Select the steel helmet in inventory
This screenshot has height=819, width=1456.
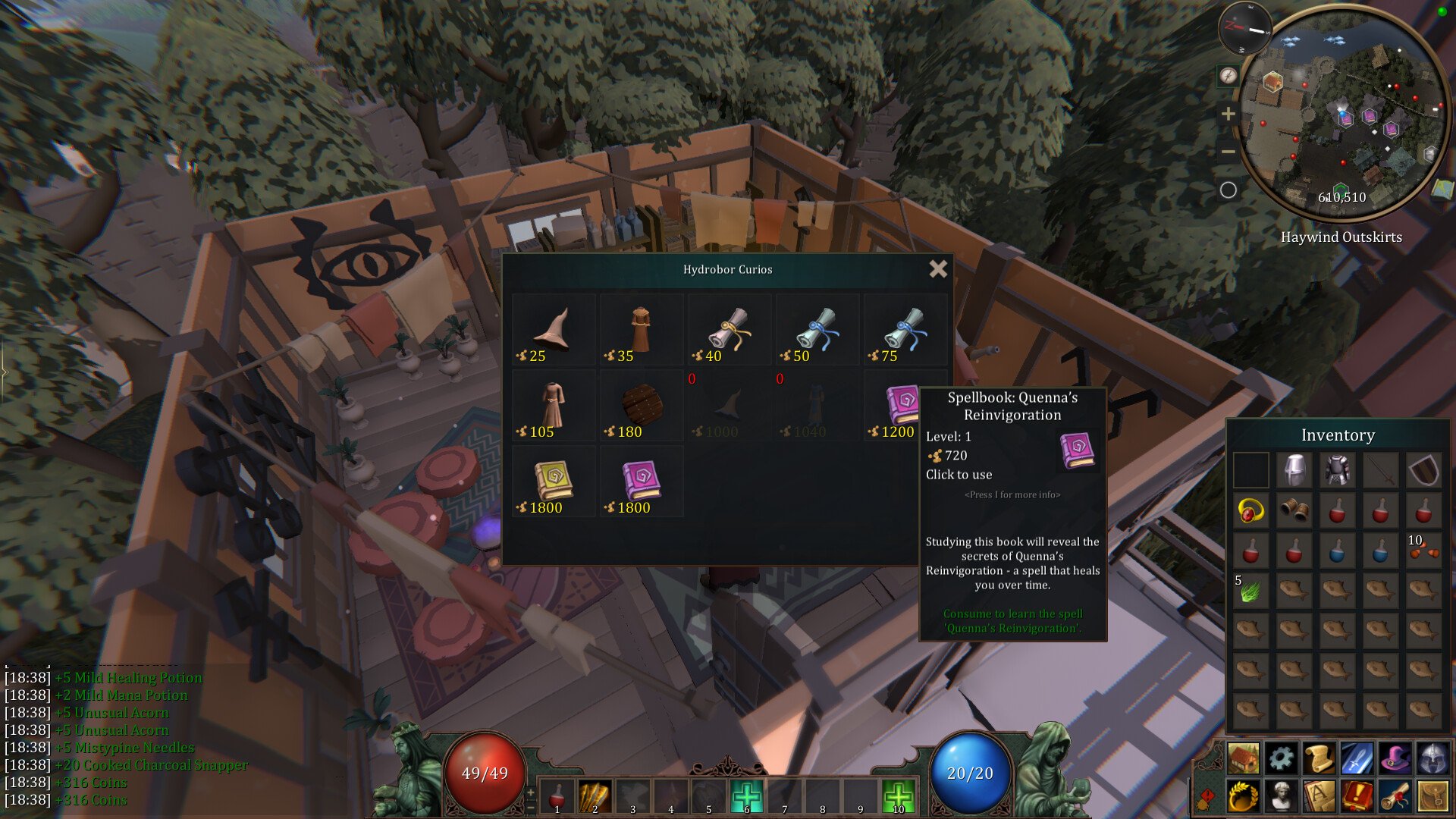[x=1294, y=470]
